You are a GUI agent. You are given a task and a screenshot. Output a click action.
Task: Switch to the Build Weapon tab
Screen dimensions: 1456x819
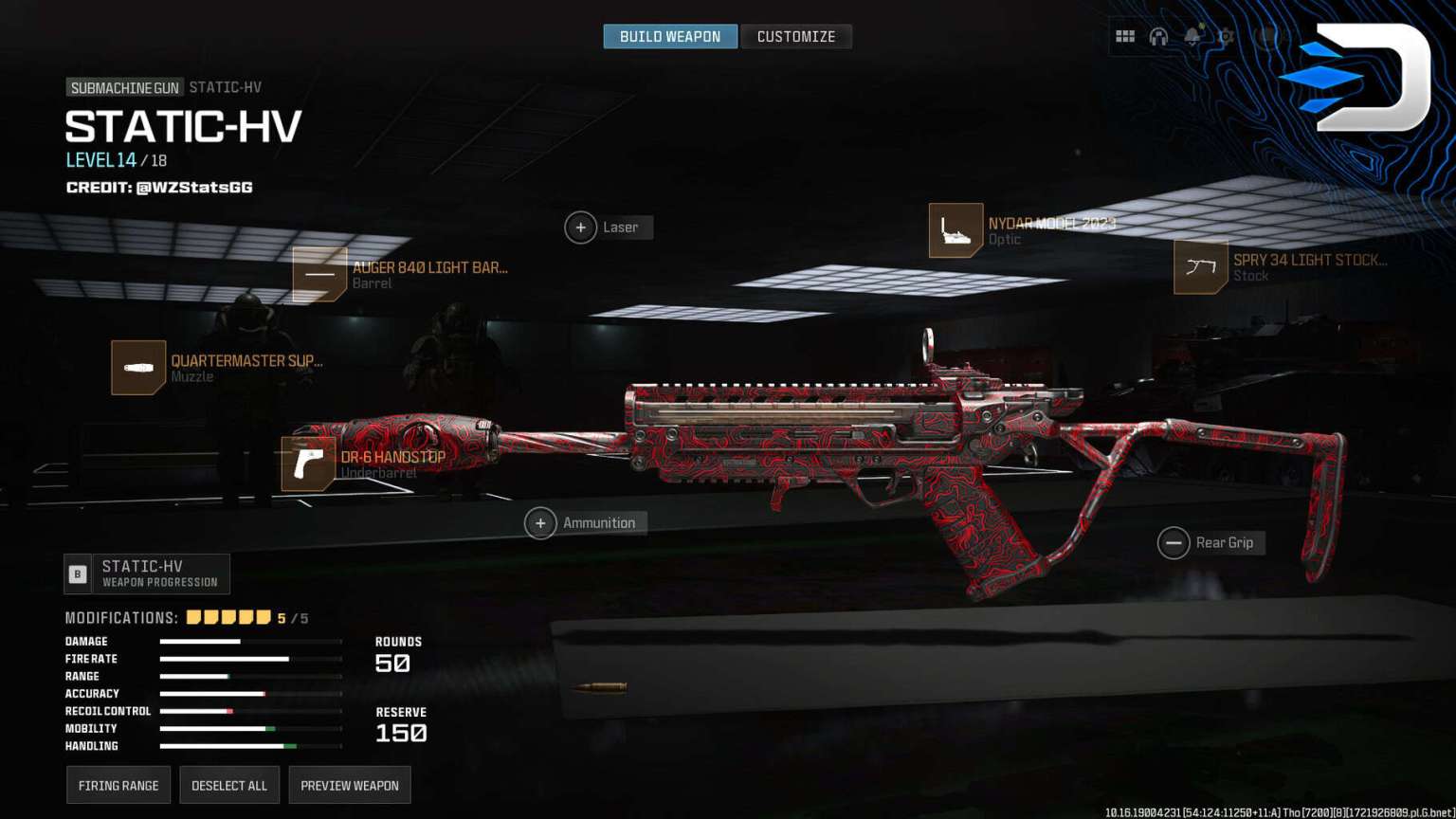click(670, 37)
